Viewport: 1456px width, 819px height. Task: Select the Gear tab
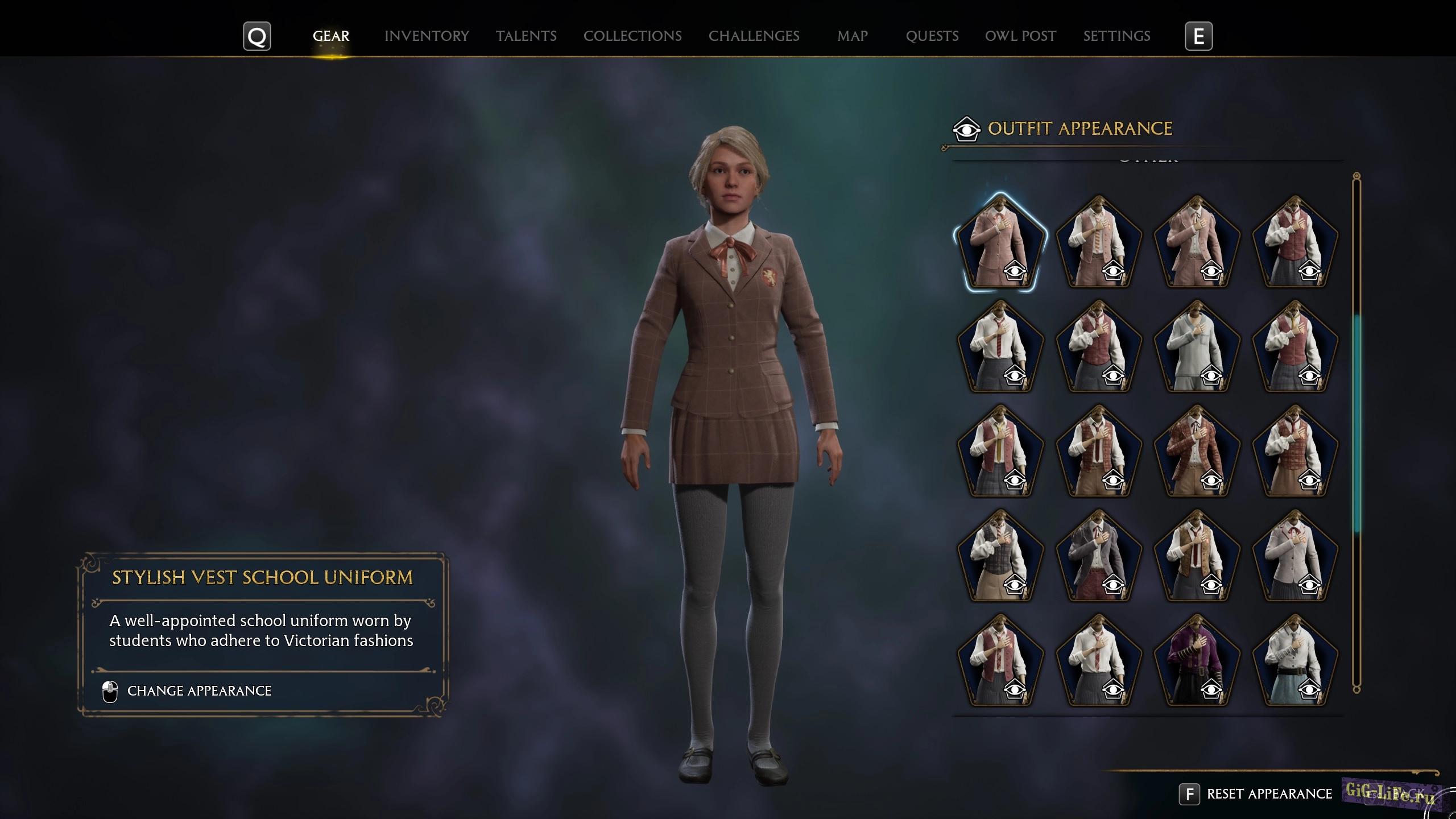coord(331,36)
